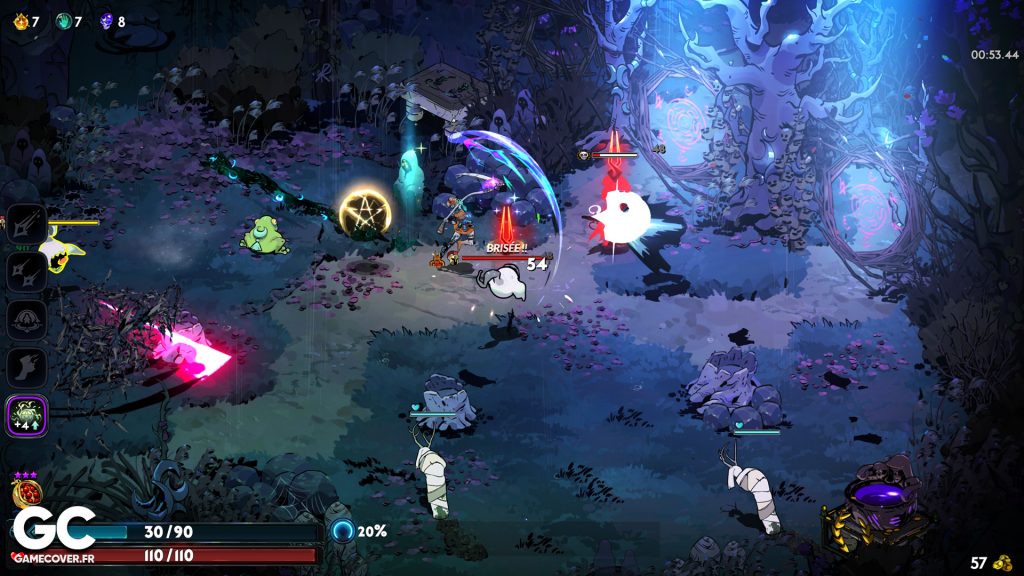Screen dimensions: 1024x576
Task: Select the Special boon slot with twin blades
Action: [x=26, y=271]
